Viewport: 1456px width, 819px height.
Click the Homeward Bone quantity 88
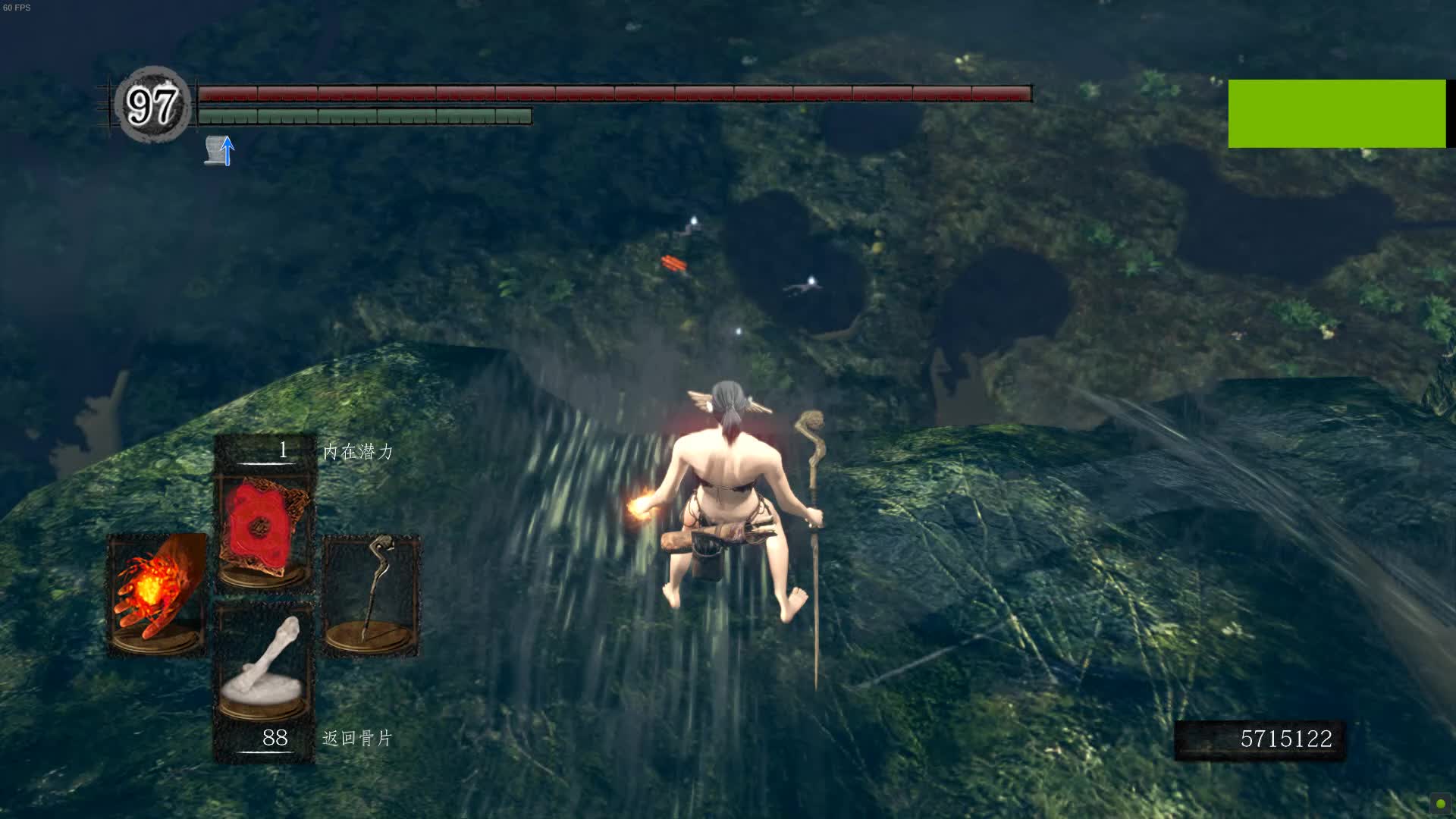[x=275, y=736]
